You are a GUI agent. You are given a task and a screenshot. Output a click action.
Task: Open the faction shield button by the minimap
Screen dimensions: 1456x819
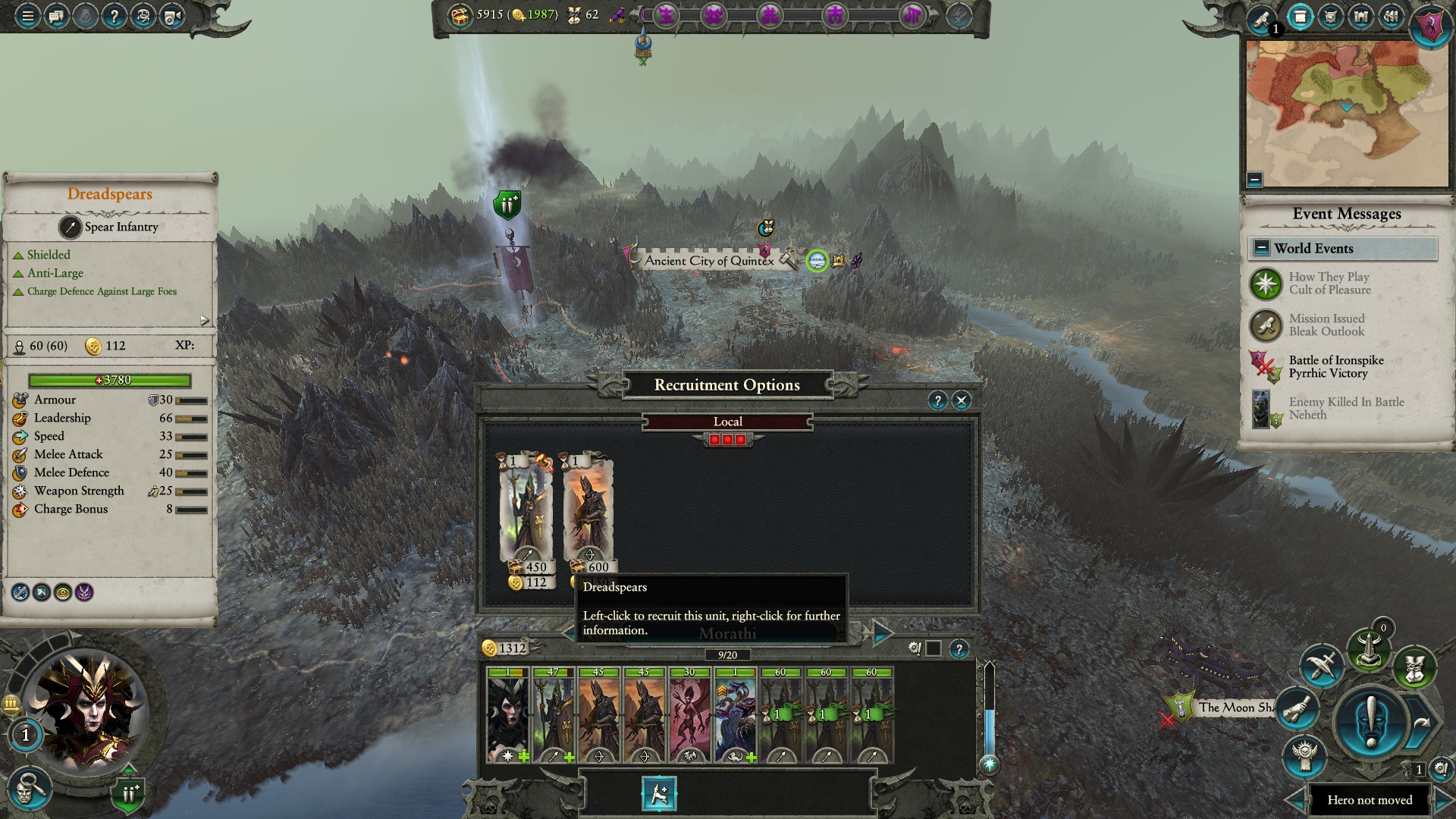[x=1430, y=26]
